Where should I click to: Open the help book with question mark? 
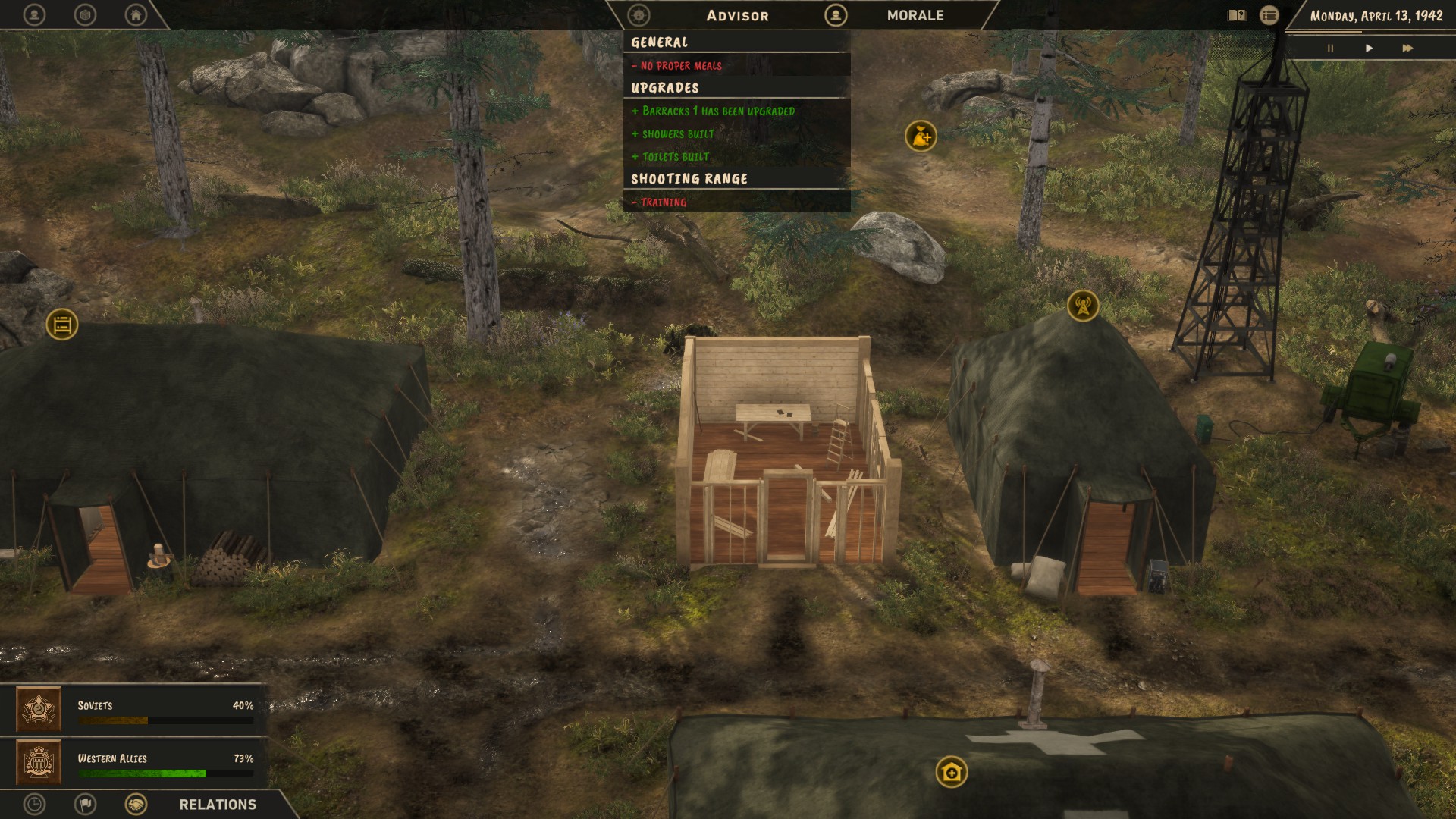point(1237,15)
